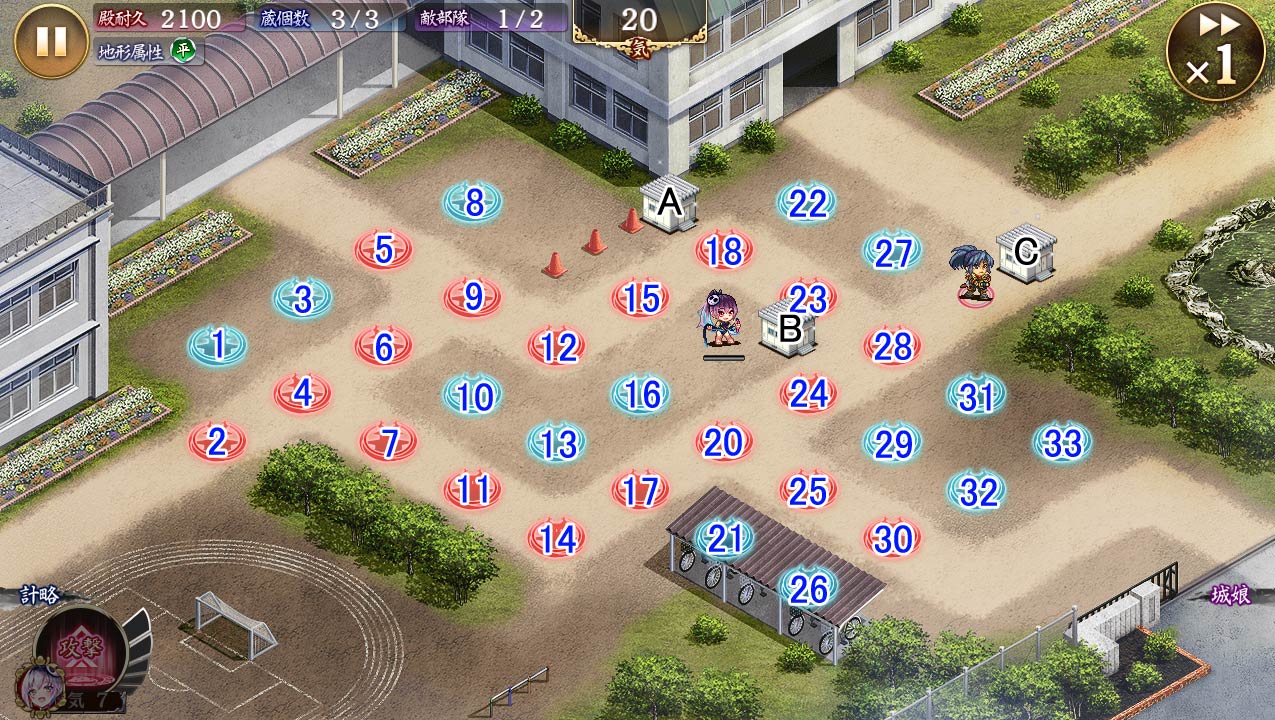Viewport: 1275px width, 720px height.
Task: Select red placement tile 14
Action: click(x=558, y=539)
